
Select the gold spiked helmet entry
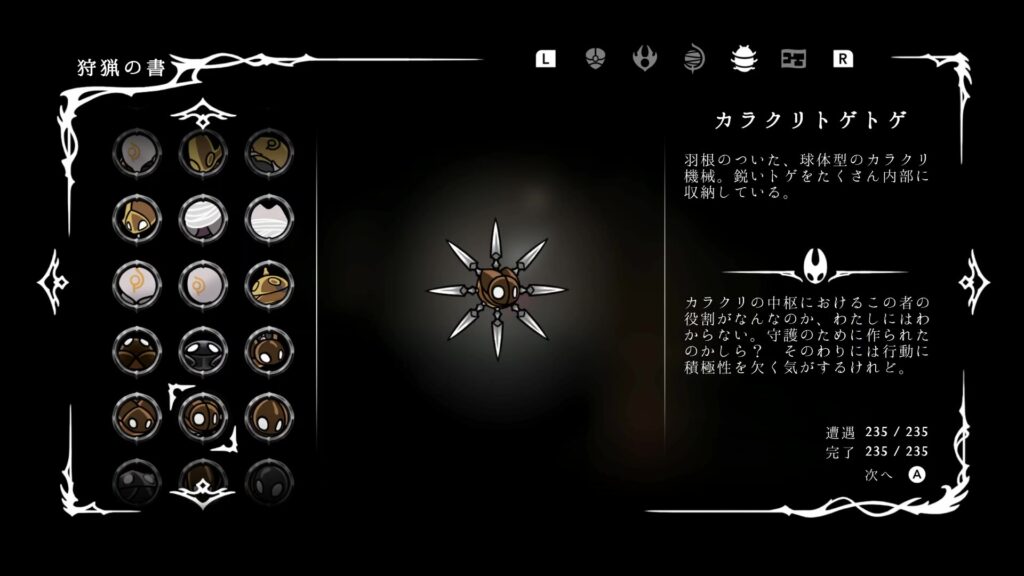(269, 283)
